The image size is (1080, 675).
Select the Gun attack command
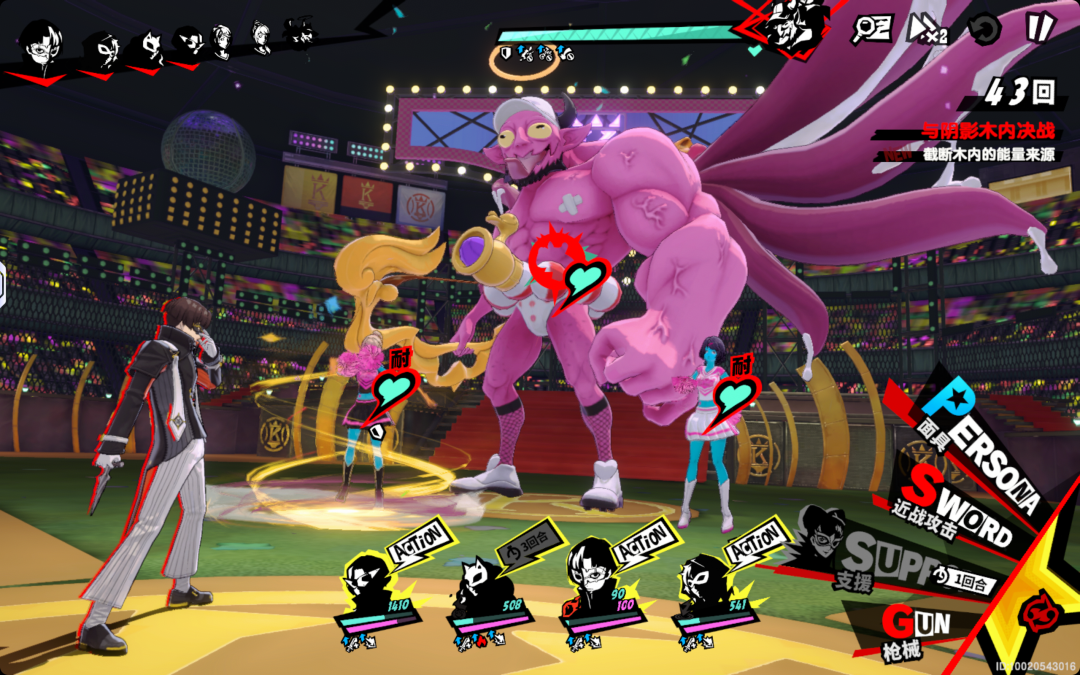[914, 627]
